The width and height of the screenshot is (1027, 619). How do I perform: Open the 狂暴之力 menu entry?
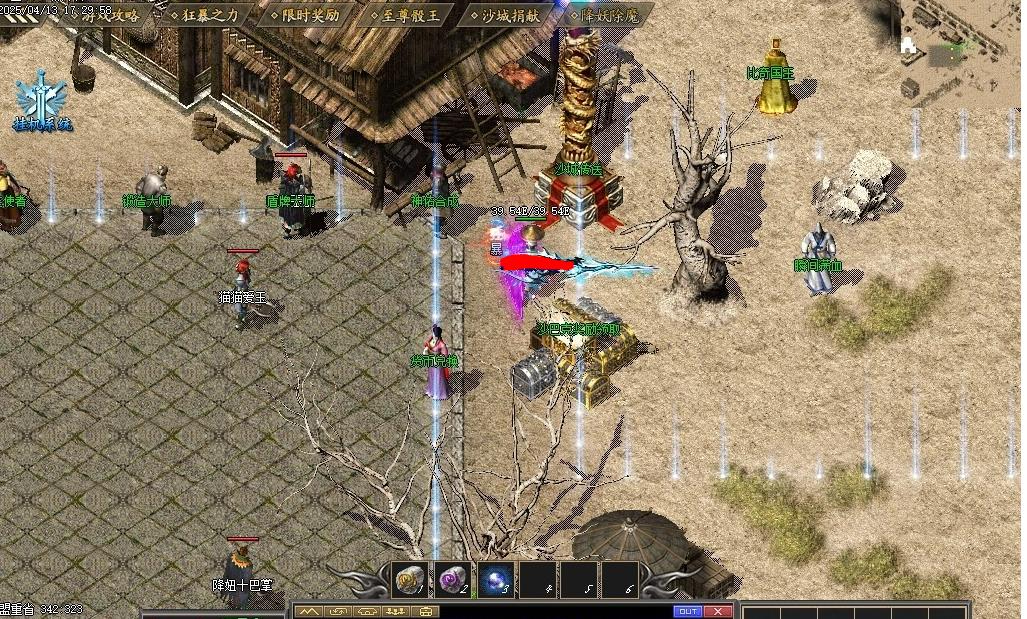click(210, 15)
